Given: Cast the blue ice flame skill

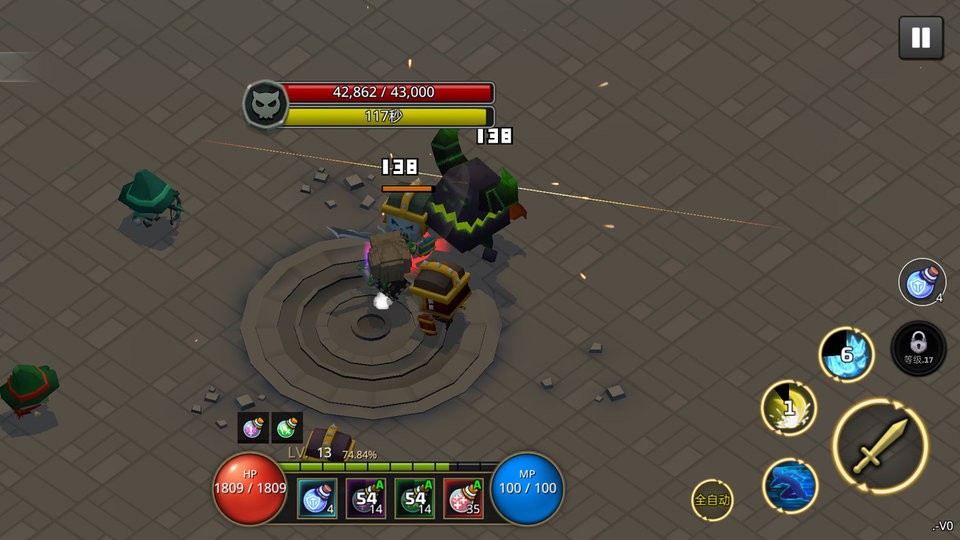Looking at the screenshot, I should (847, 354).
